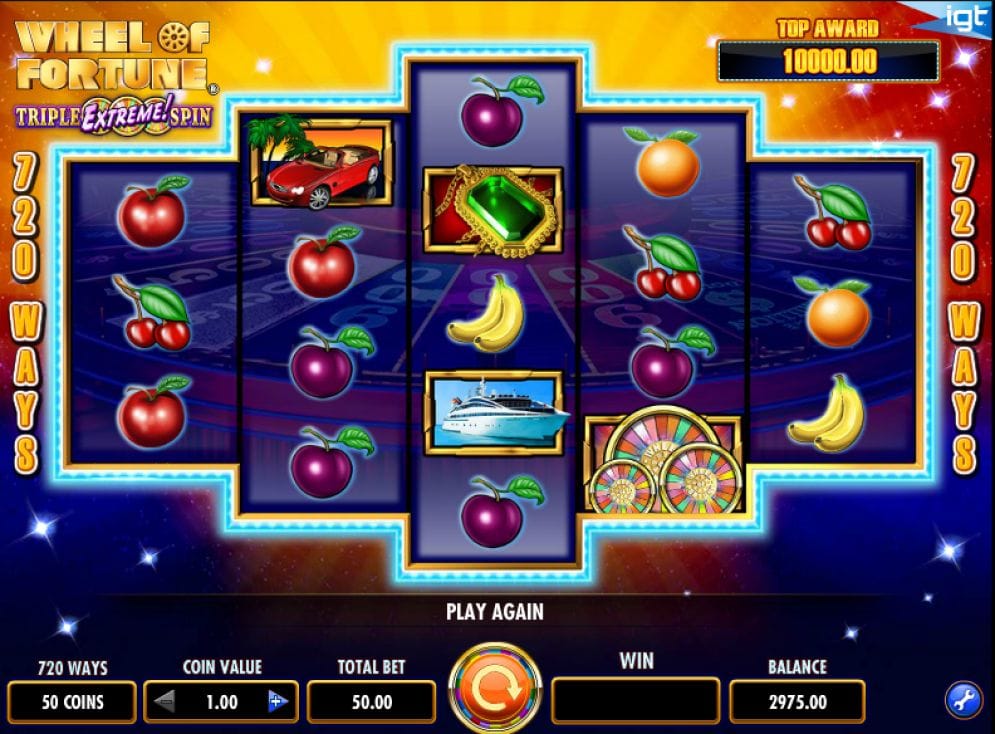The image size is (995, 734).
Task: Decrease the coin value
Action: [166, 702]
